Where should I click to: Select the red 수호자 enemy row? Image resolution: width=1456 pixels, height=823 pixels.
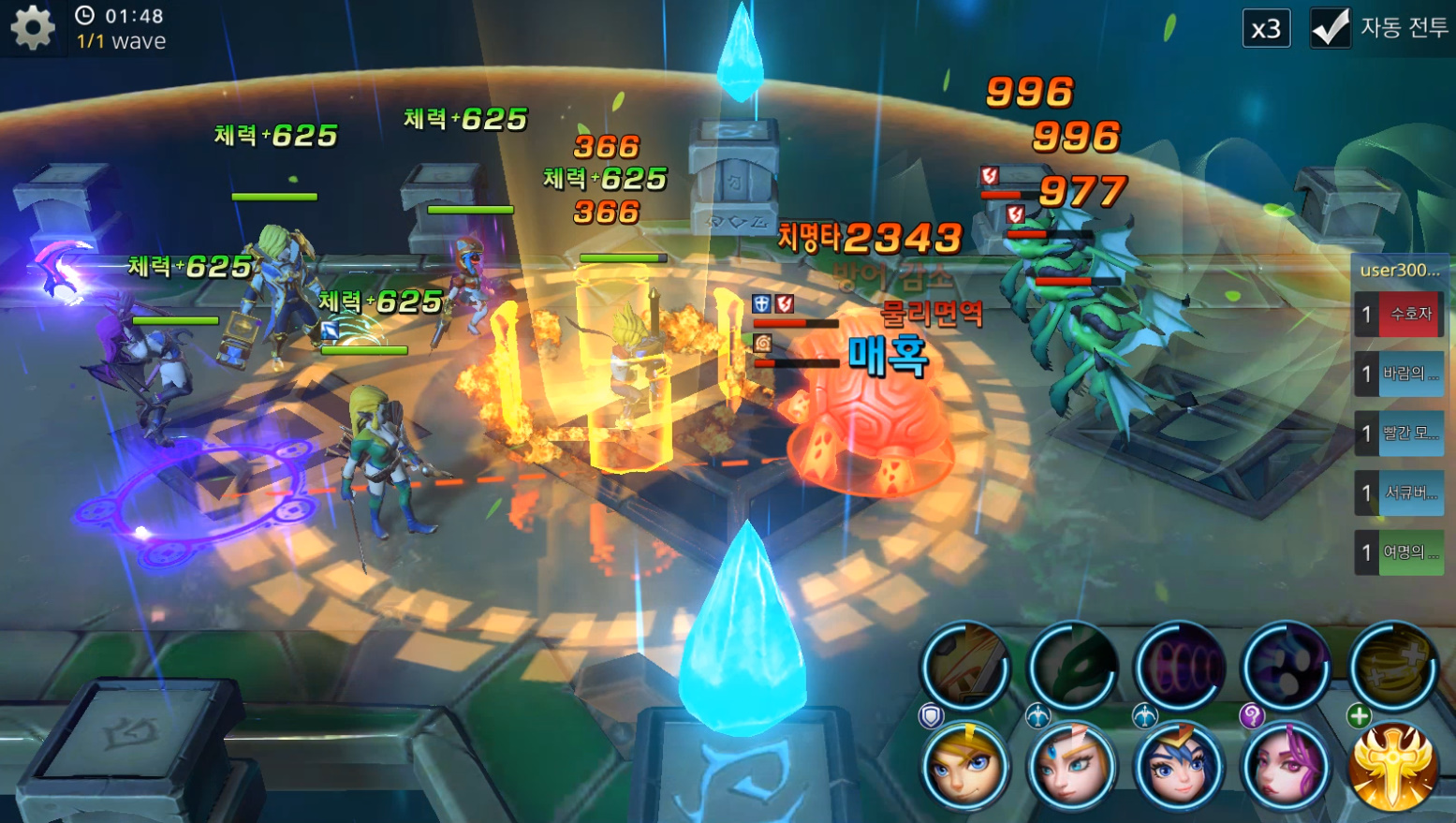click(1400, 314)
